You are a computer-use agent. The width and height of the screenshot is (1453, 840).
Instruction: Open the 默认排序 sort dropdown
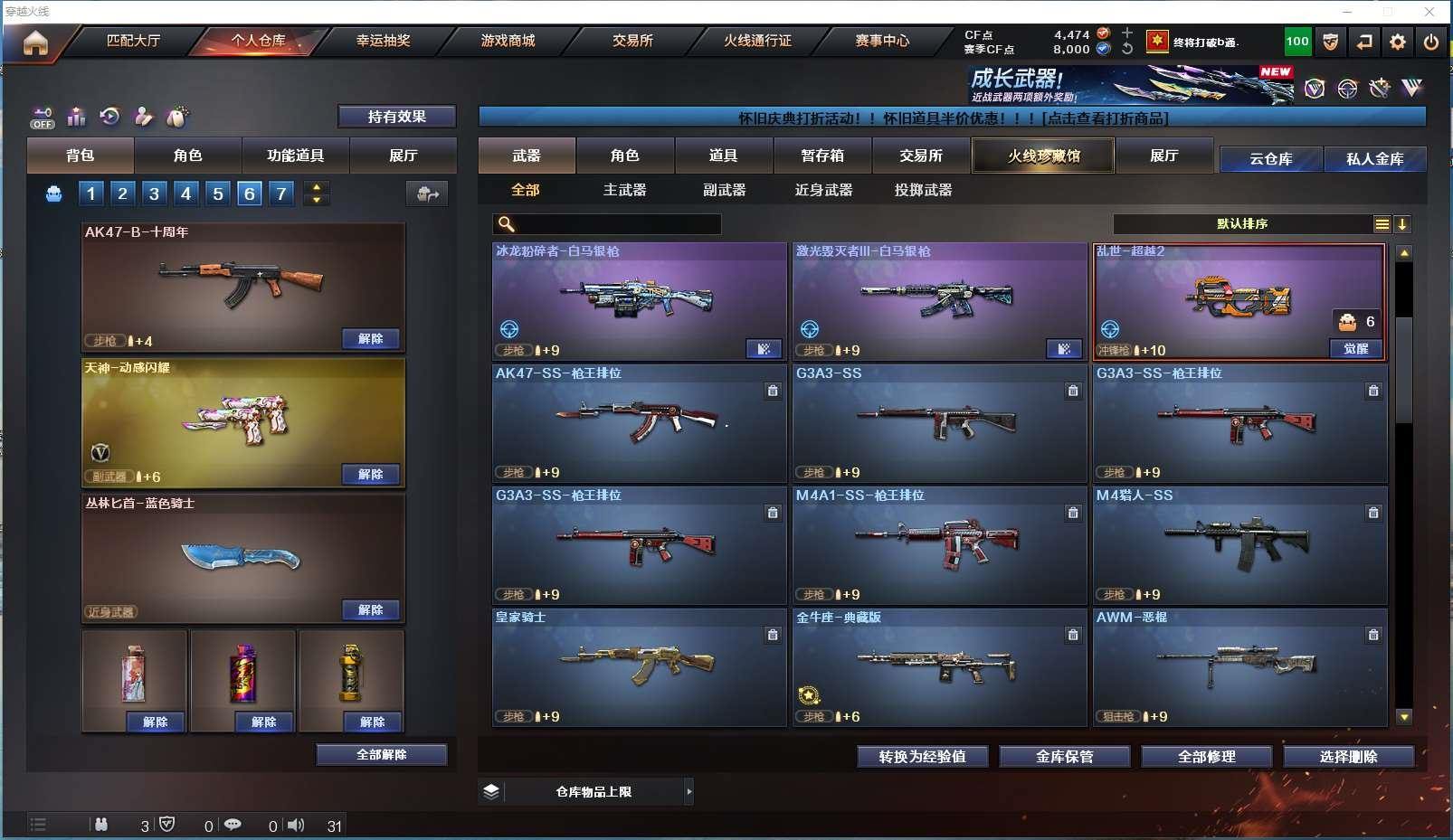1242,224
